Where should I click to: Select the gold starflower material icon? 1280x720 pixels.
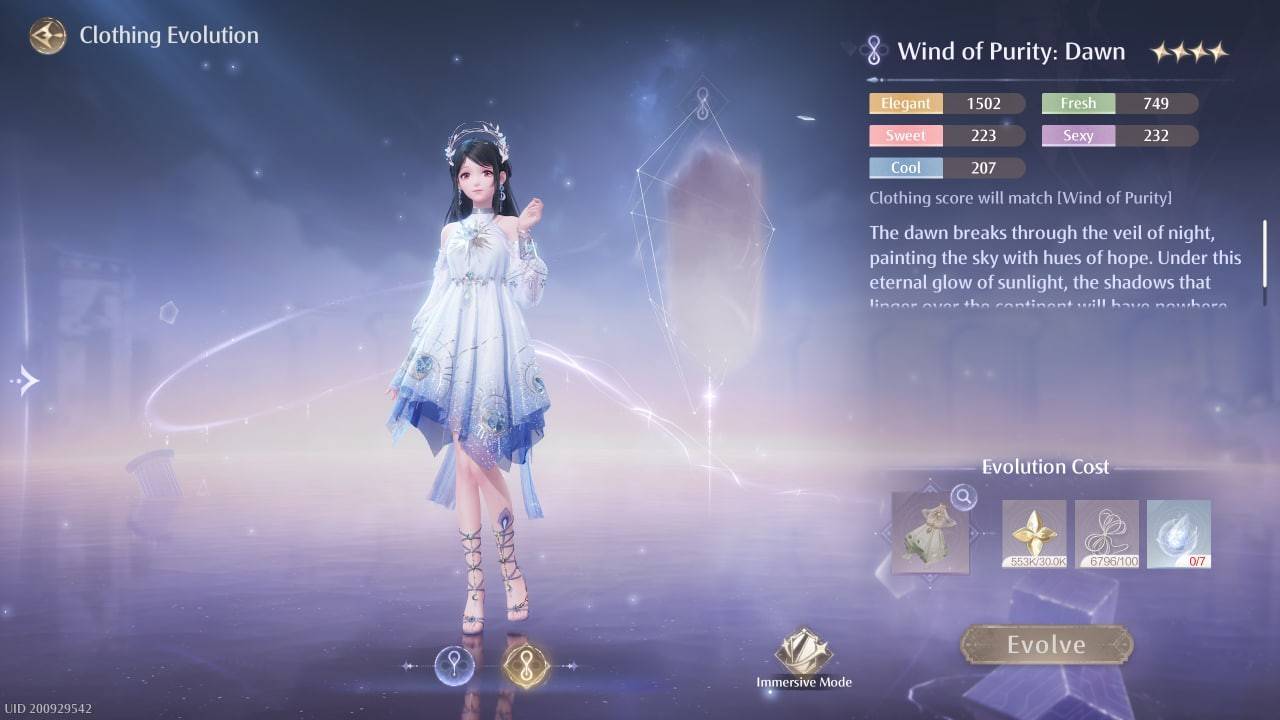[1034, 533]
